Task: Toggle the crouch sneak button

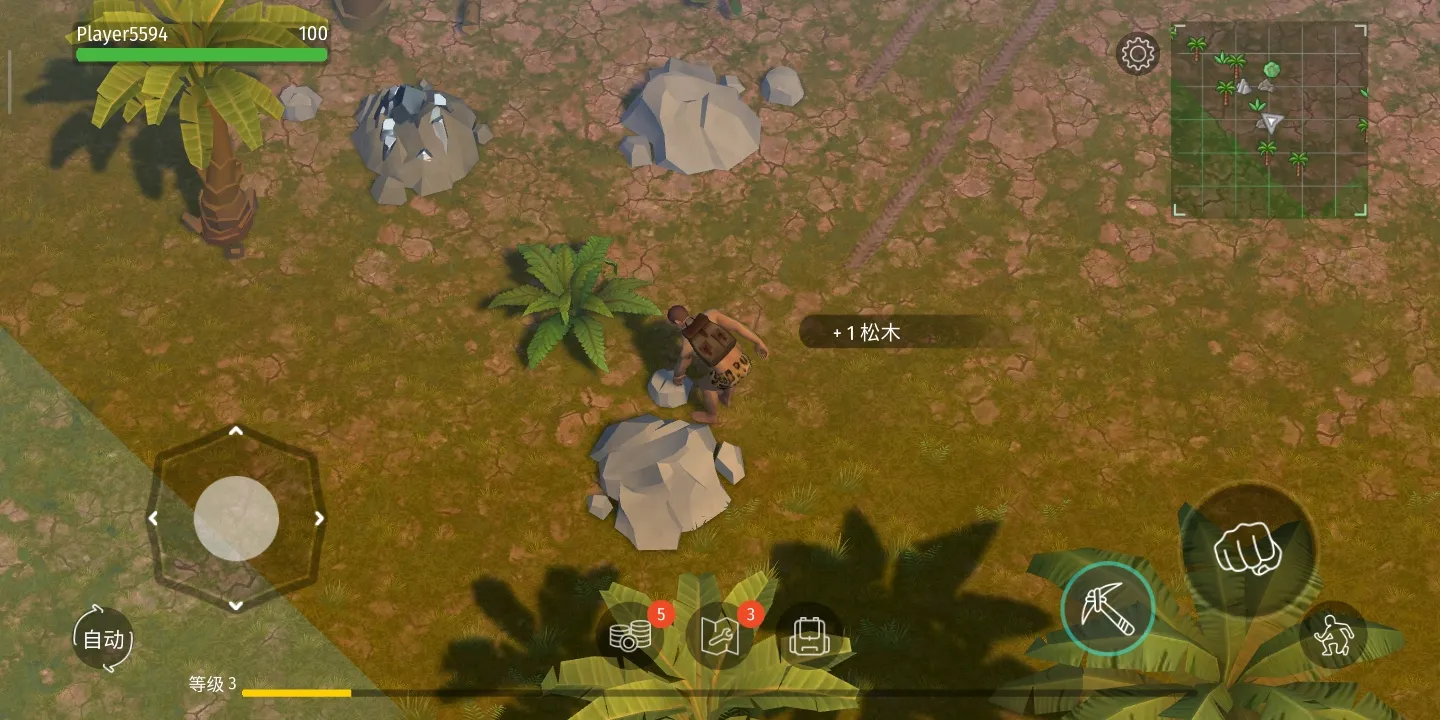Action: click(1333, 635)
